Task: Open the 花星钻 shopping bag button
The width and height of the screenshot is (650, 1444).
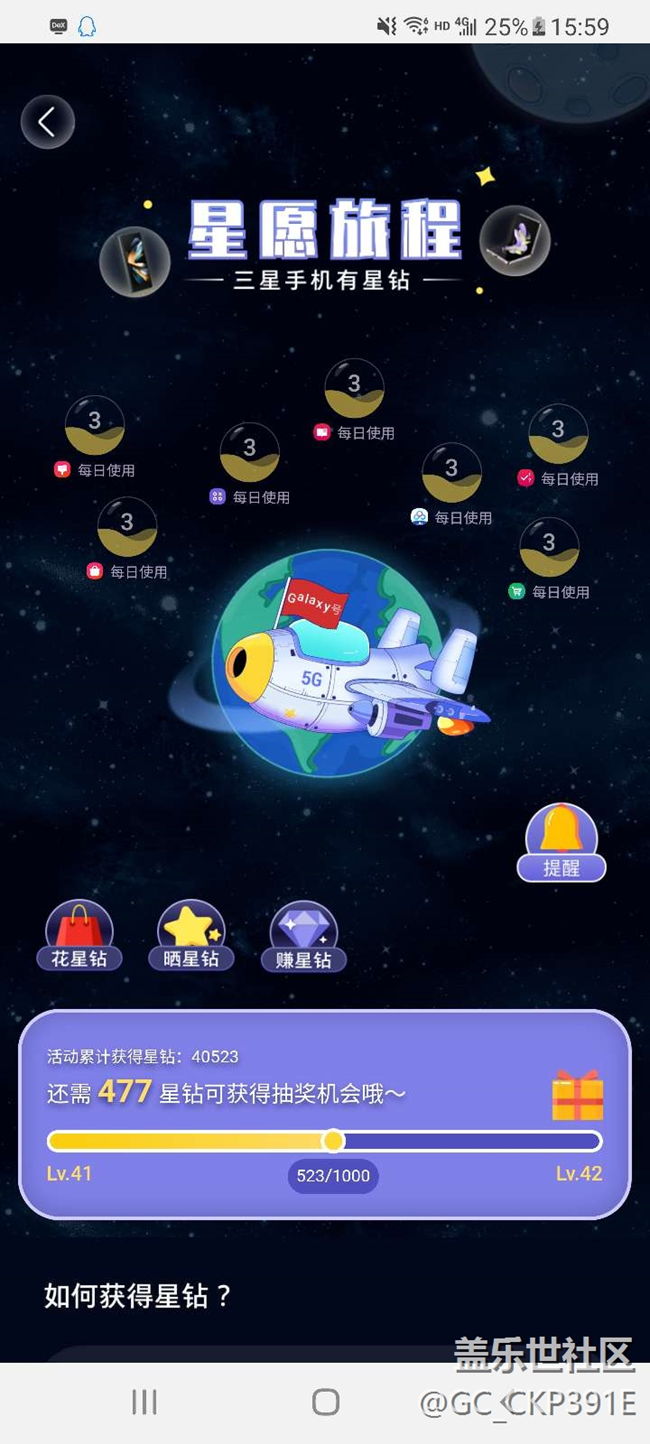Action: coord(79,937)
